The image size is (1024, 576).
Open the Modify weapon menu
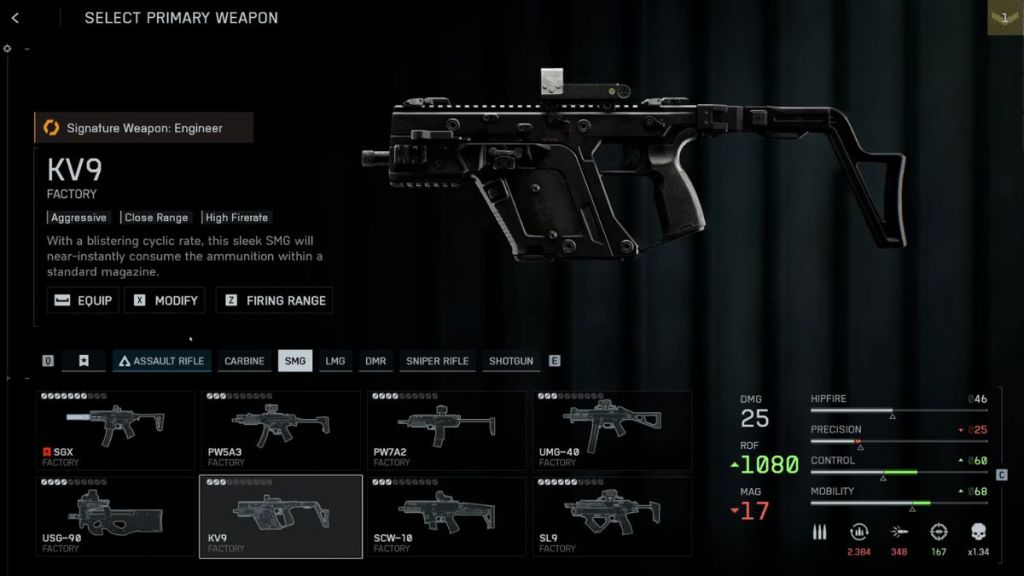tap(165, 300)
